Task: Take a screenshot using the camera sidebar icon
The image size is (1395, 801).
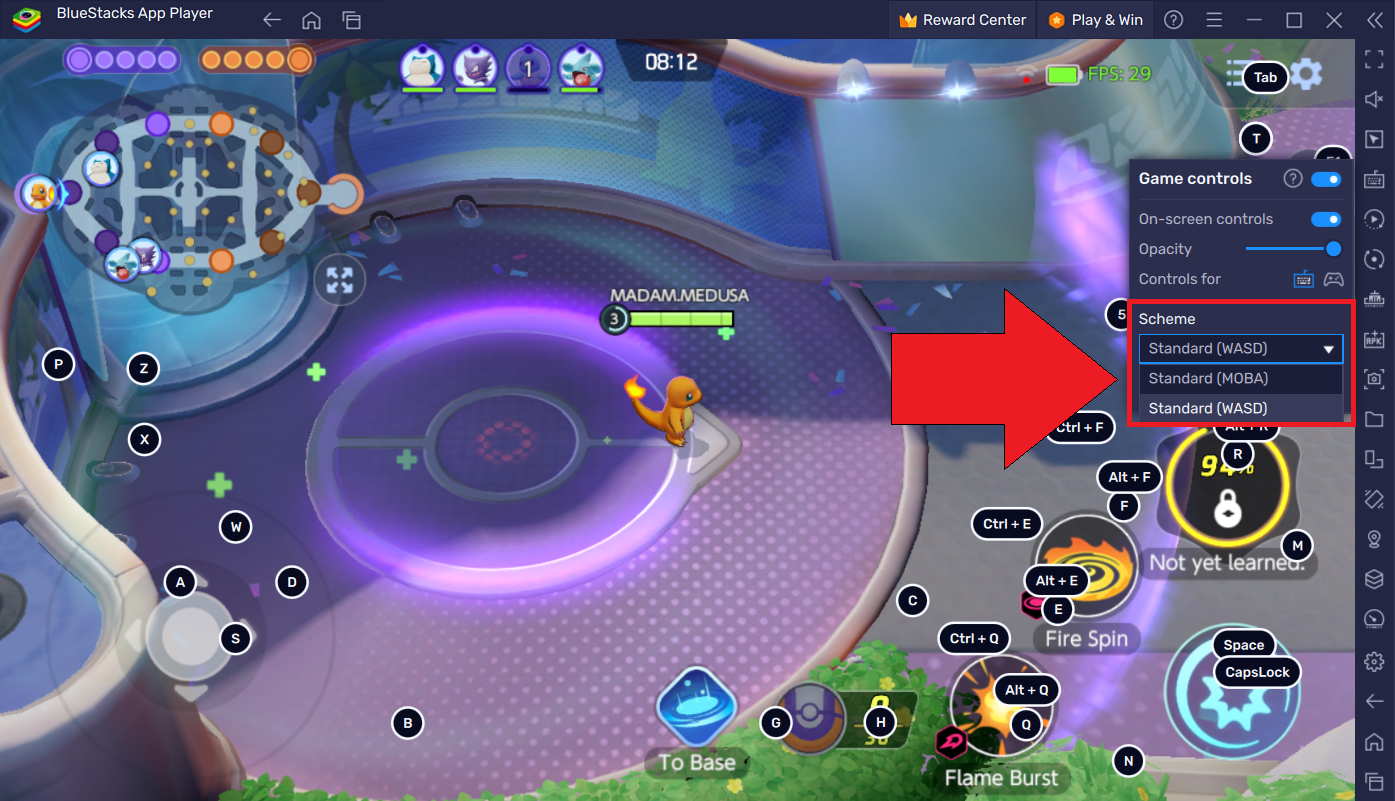Action: pos(1374,379)
